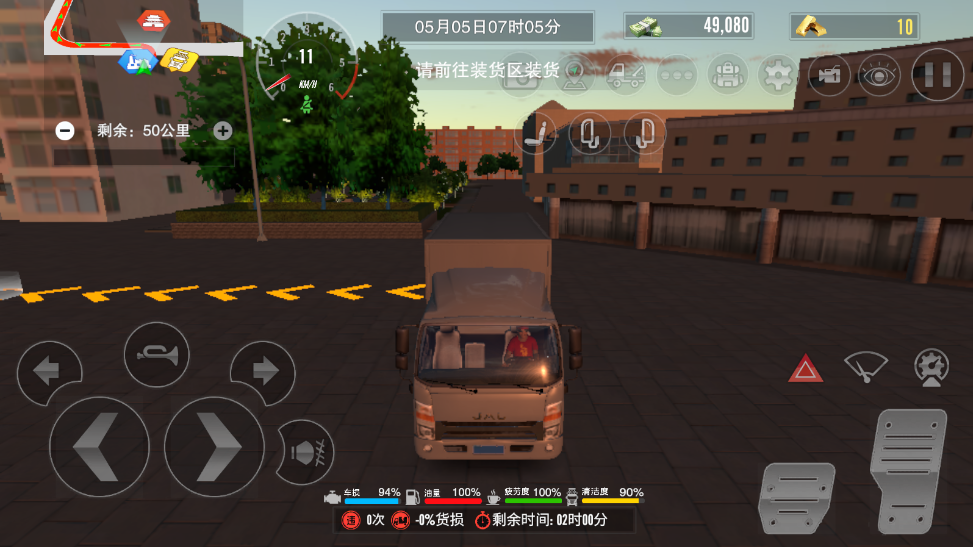Viewport: 973px width, 547px height.
Task: Sound the horn button
Action: click(x=156, y=354)
